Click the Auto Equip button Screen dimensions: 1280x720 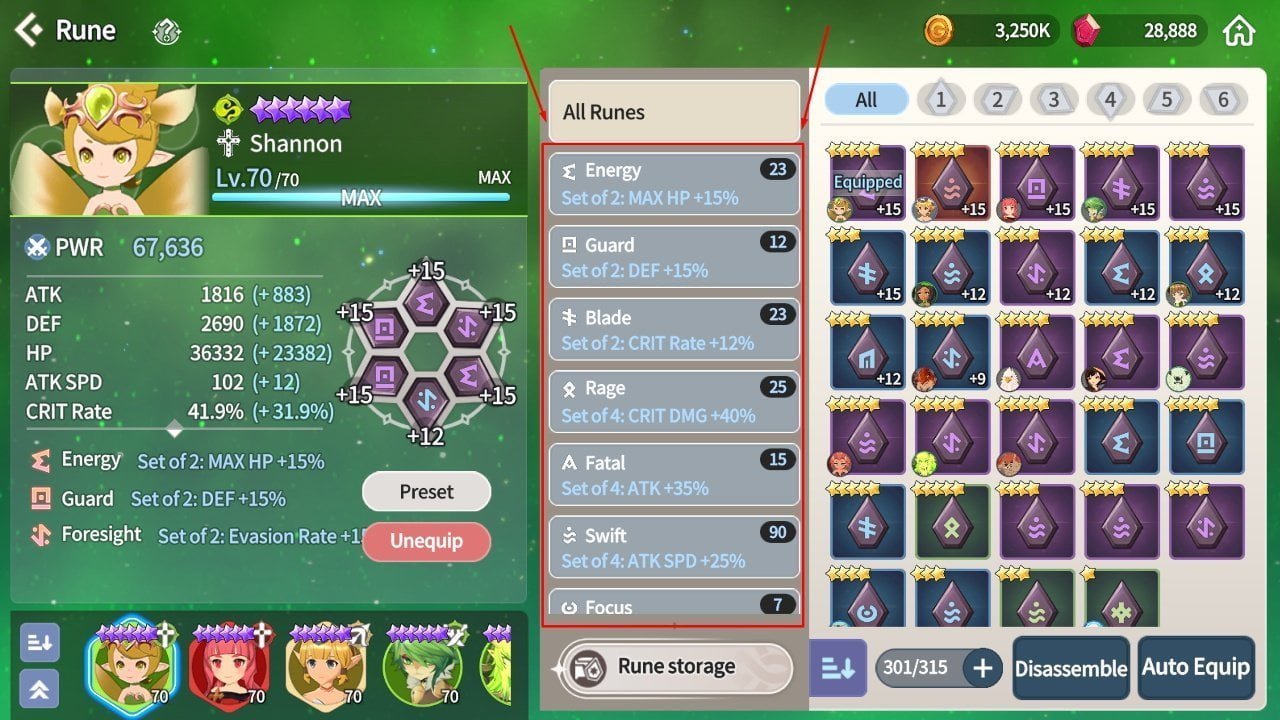click(x=1196, y=667)
